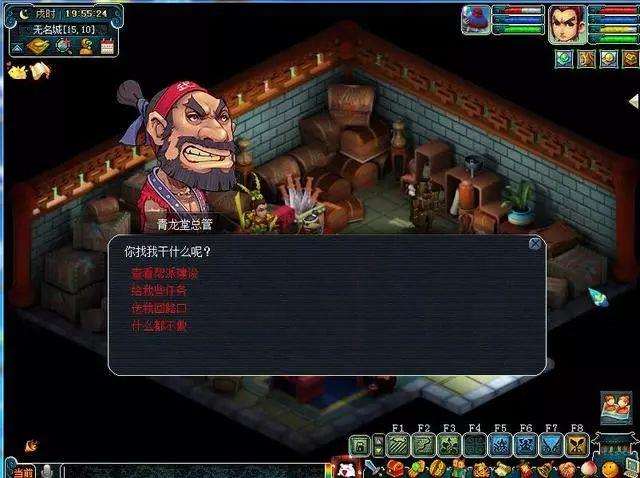Open the player character portrait
The height and width of the screenshot is (478, 640).
point(566,23)
